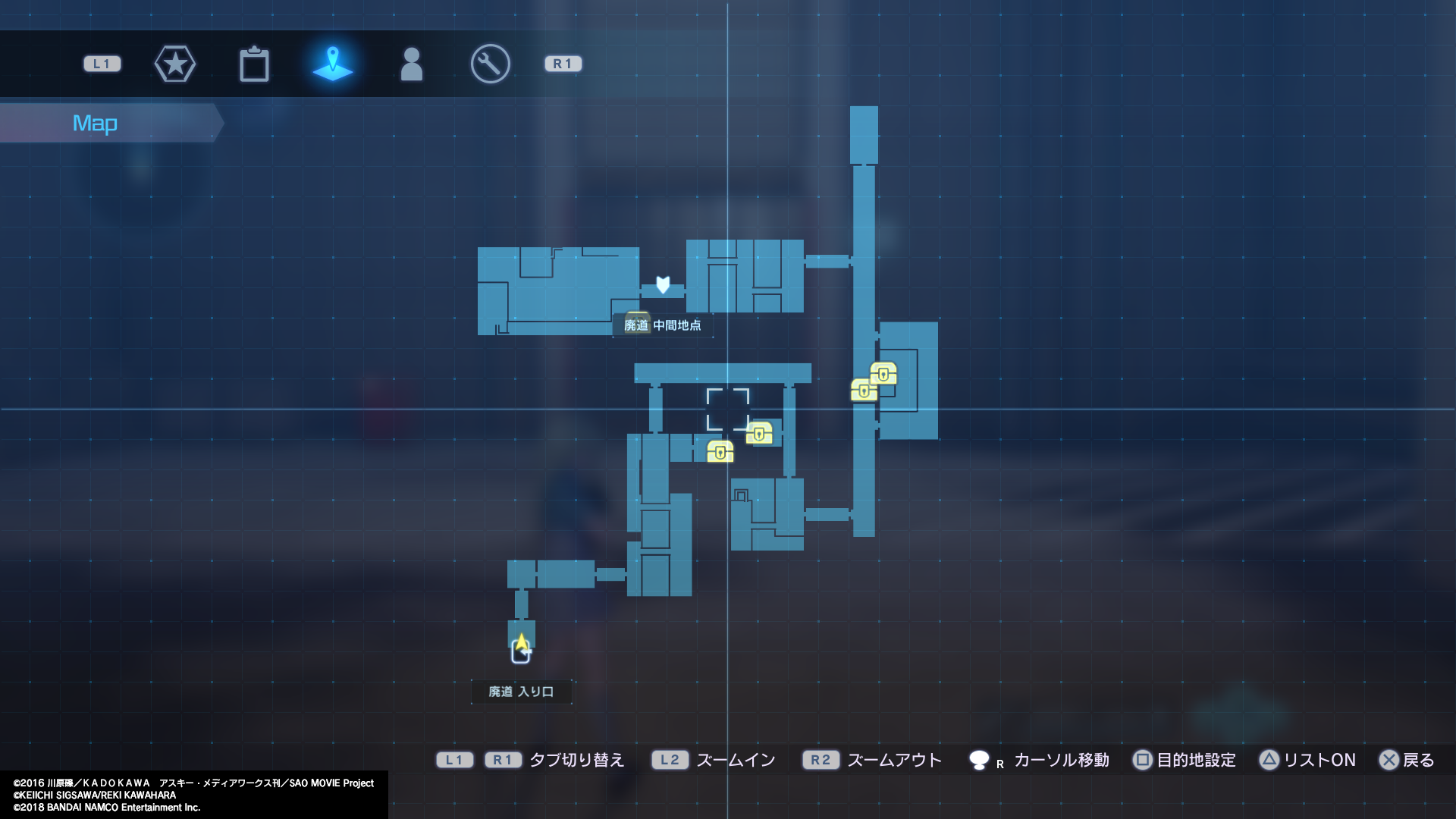Click the player position arrow marker

pyautogui.click(x=522, y=644)
